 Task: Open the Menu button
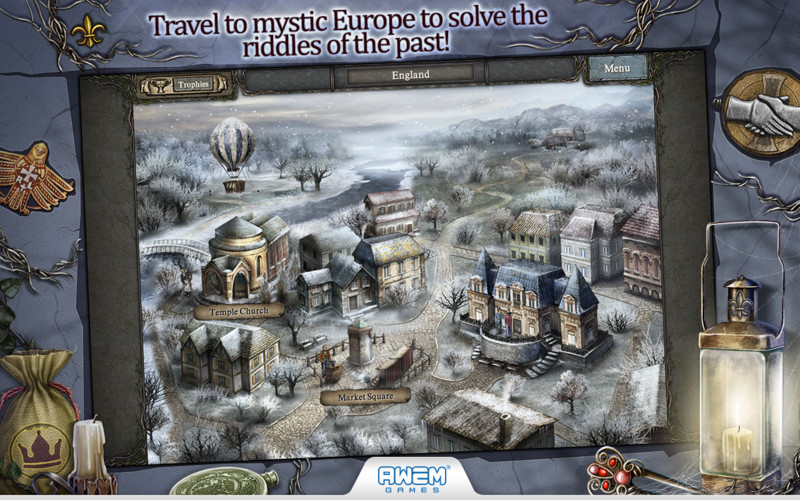pos(616,69)
